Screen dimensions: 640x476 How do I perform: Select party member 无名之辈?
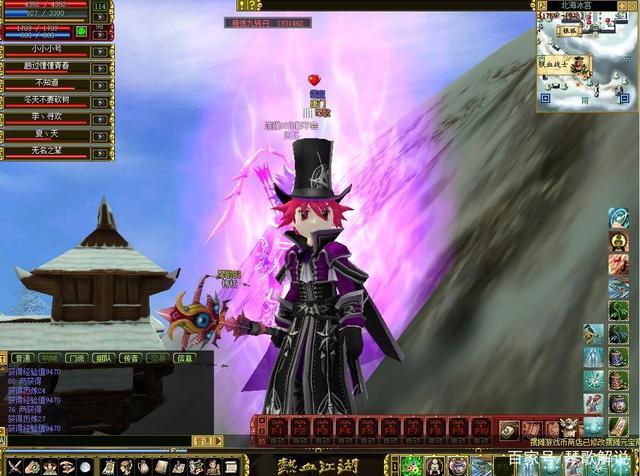pos(46,152)
